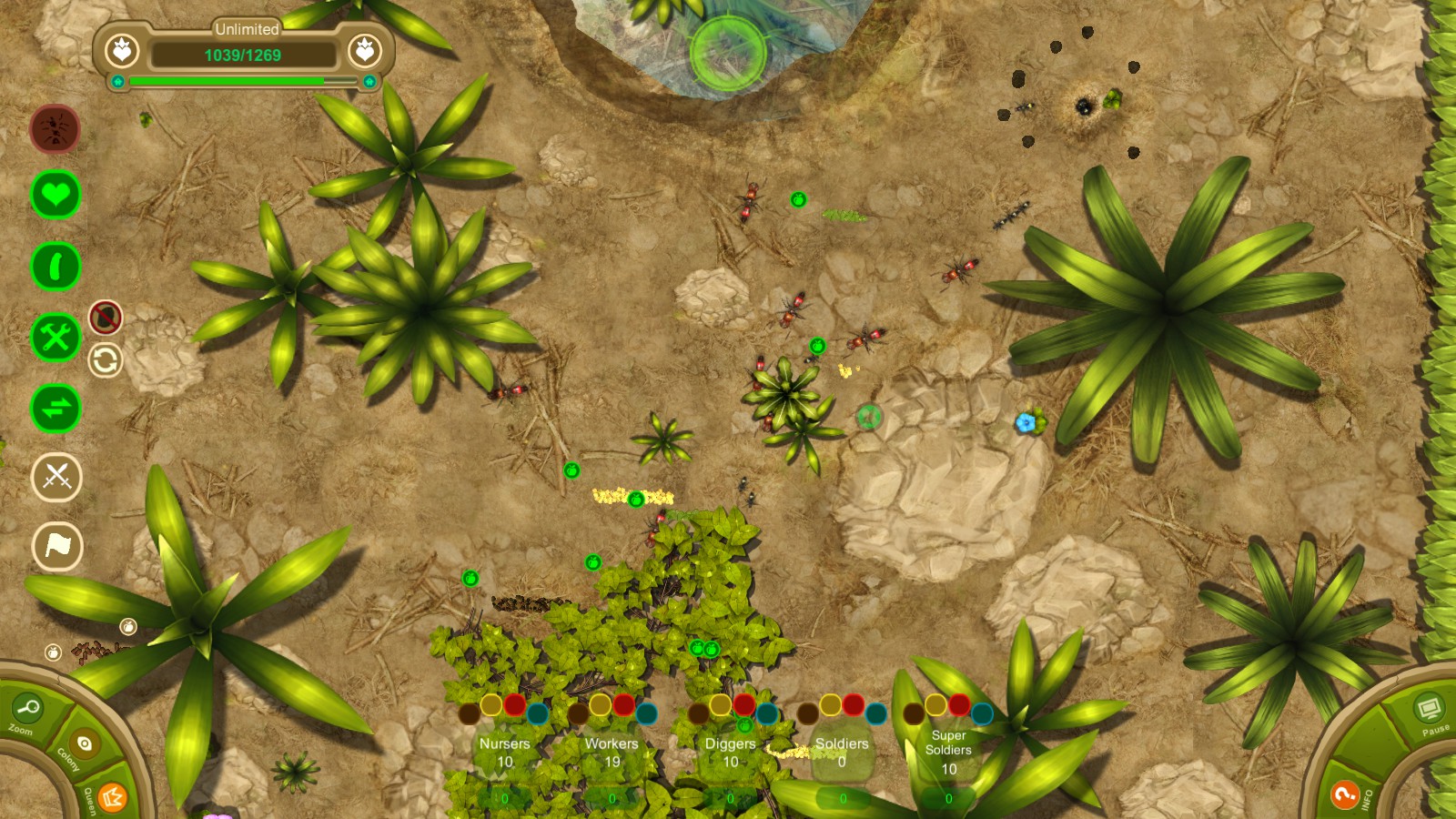1456x819 pixels.
Task: Open the hammer and wrench build button
Action: [56, 338]
